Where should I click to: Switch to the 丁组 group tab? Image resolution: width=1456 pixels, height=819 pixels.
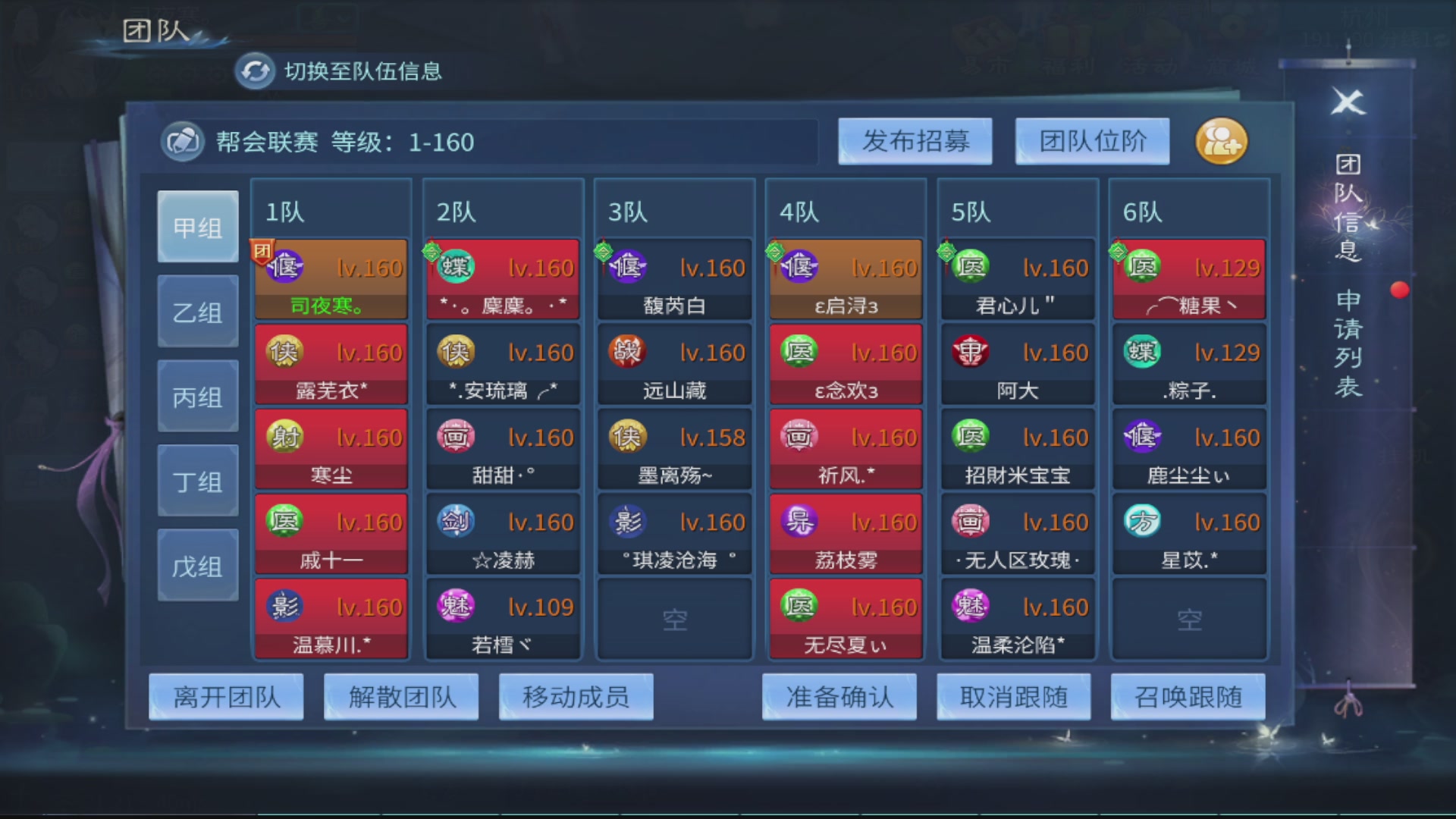pos(197,479)
